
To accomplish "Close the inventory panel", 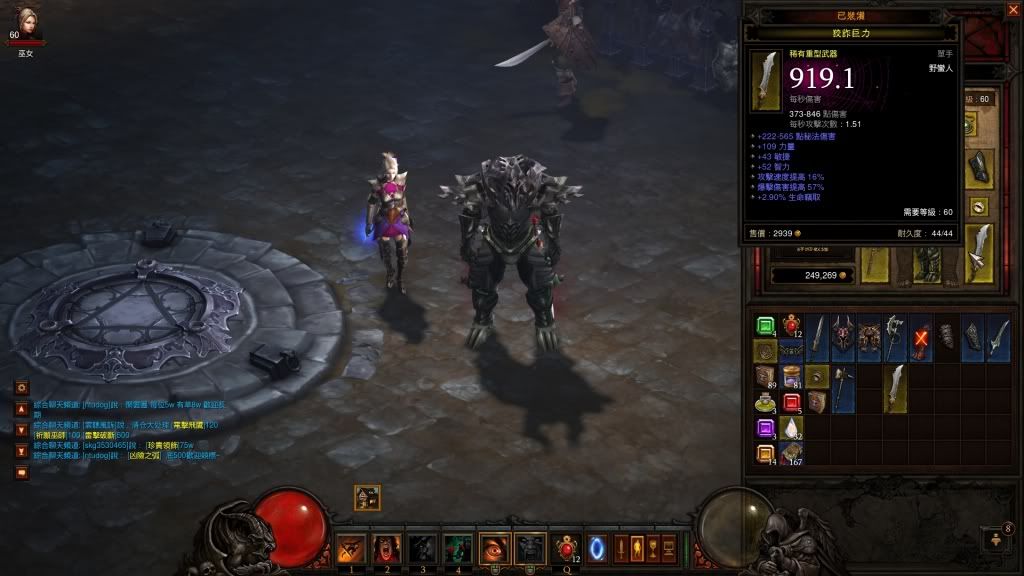I will [x=1012, y=9].
